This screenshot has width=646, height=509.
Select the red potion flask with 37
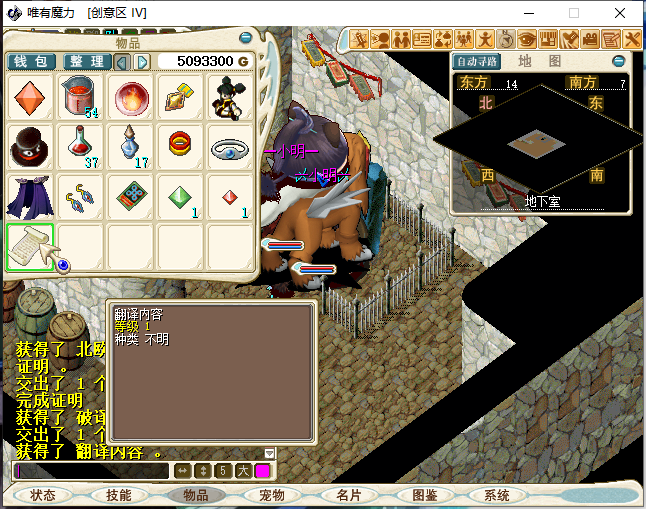click(x=80, y=148)
